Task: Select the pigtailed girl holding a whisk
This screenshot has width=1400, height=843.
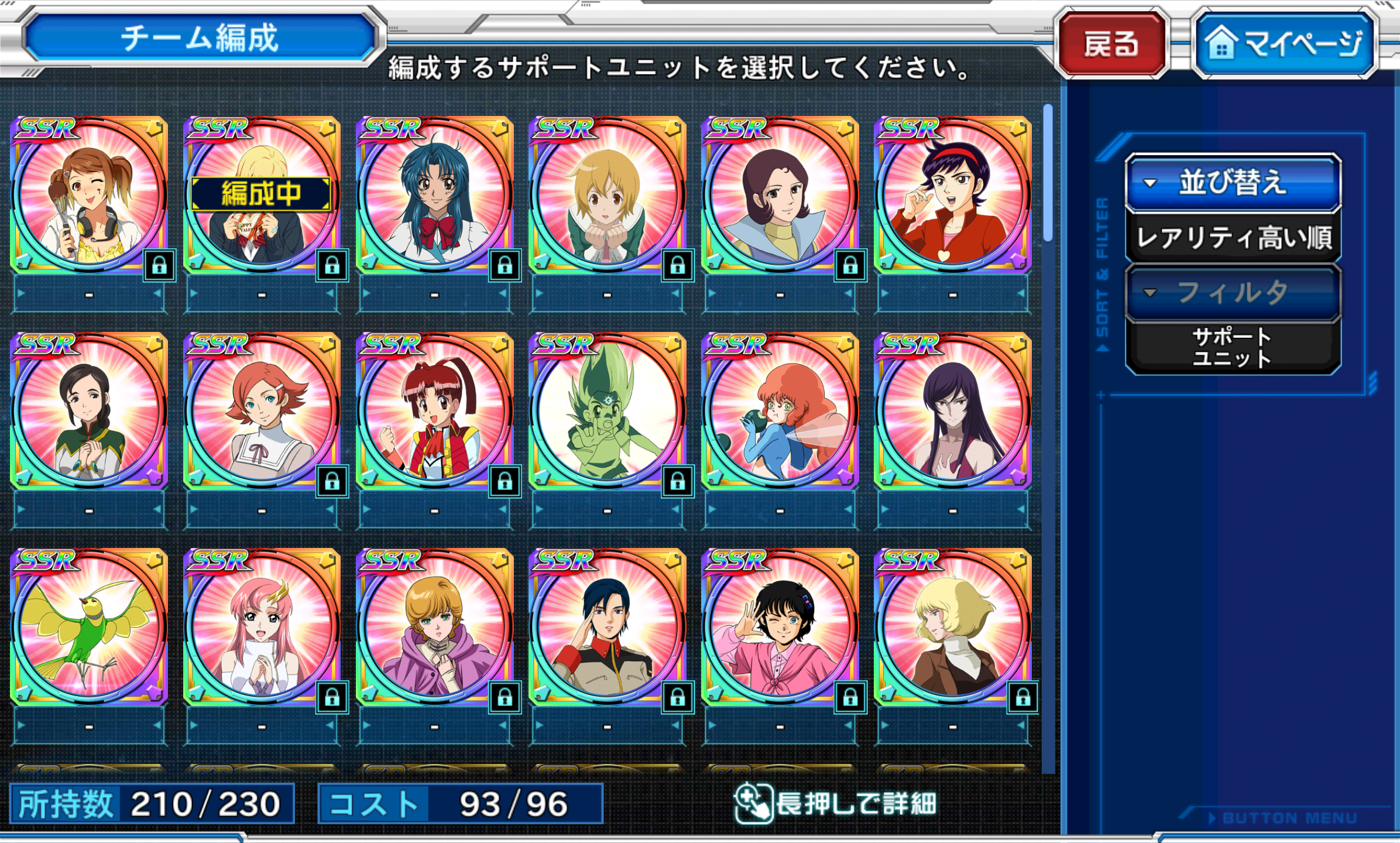Action: point(89,195)
